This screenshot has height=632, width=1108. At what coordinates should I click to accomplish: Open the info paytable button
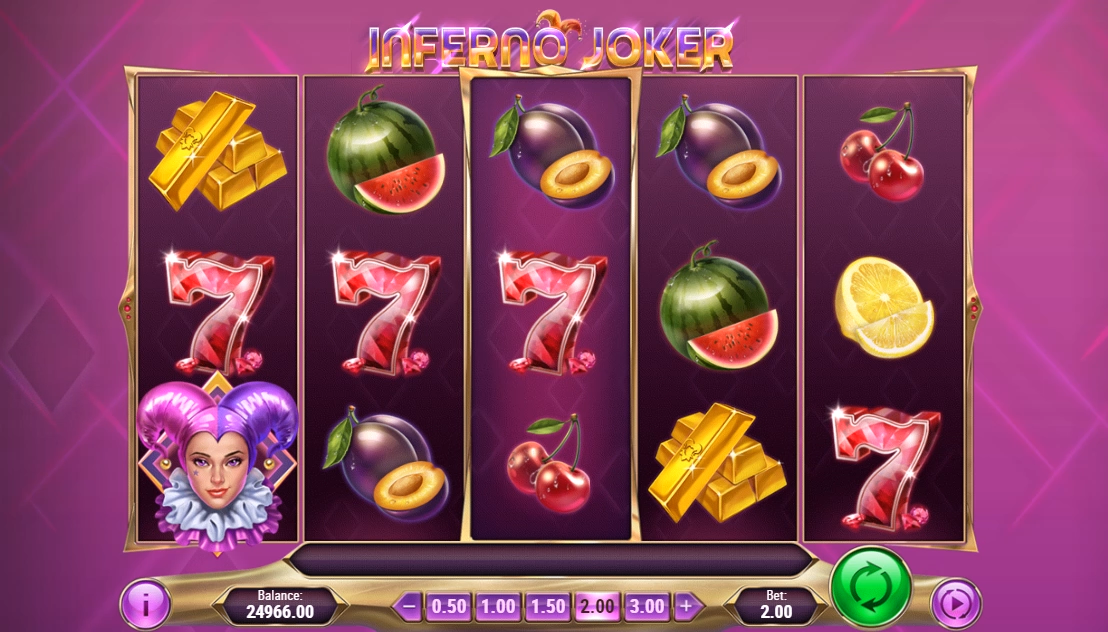coord(145,604)
